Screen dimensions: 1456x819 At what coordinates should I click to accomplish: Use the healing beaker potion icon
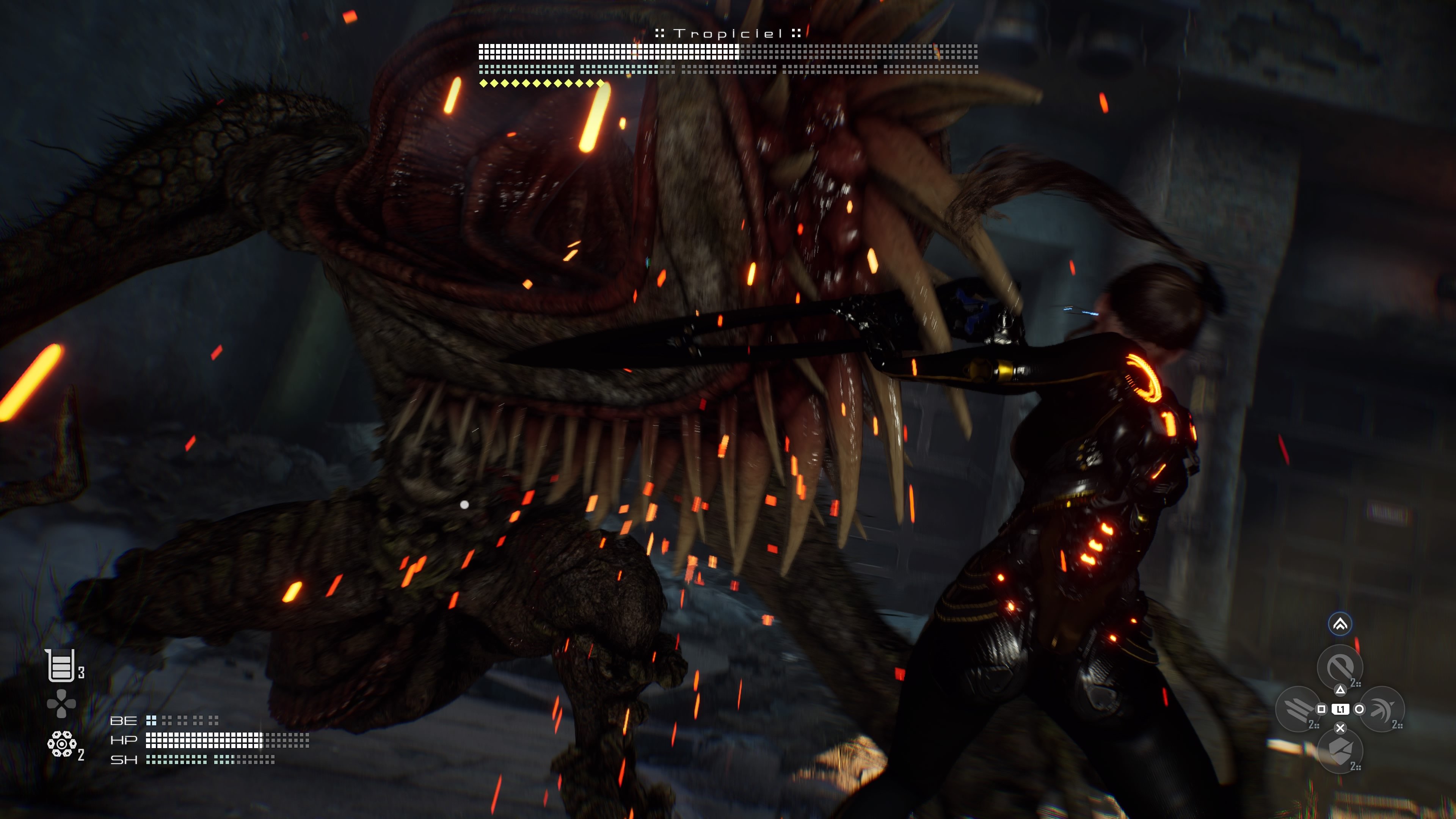[x=61, y=665]
